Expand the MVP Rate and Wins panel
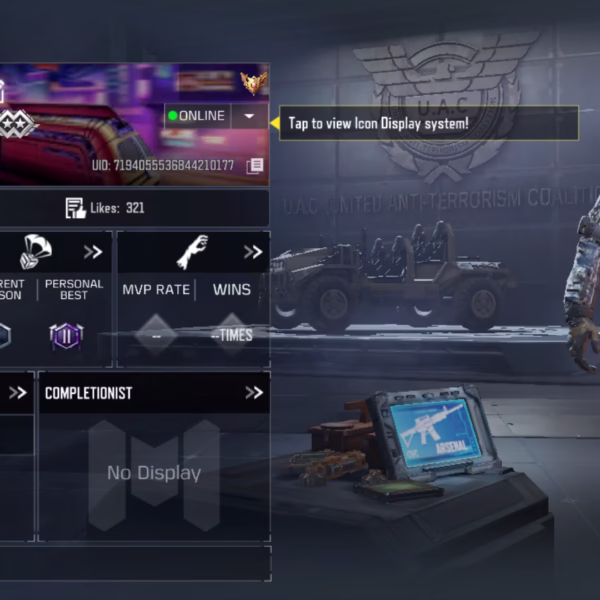Screen dimensions: 600x600 point(253,252)
